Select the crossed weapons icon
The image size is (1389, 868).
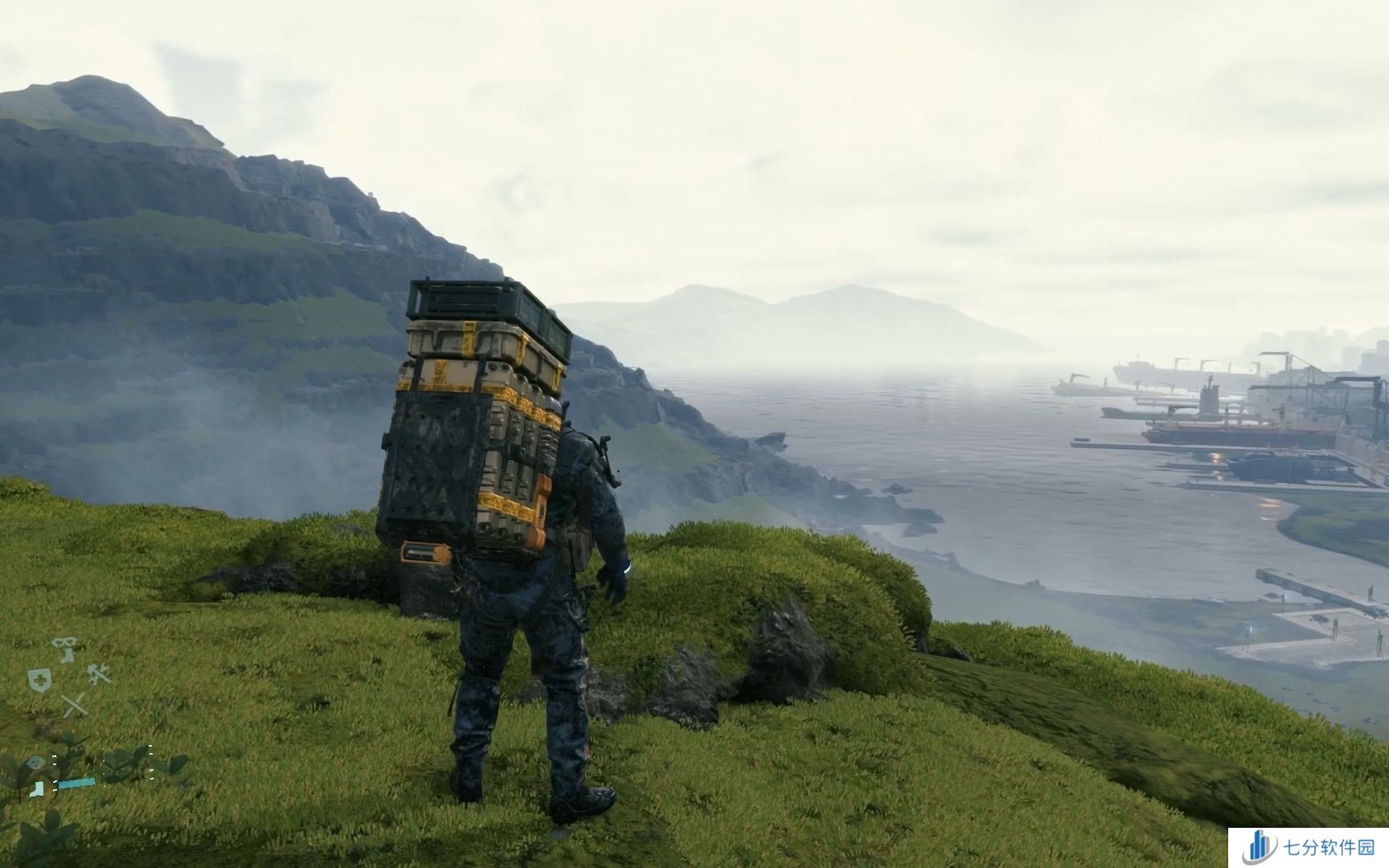[74, 706]
